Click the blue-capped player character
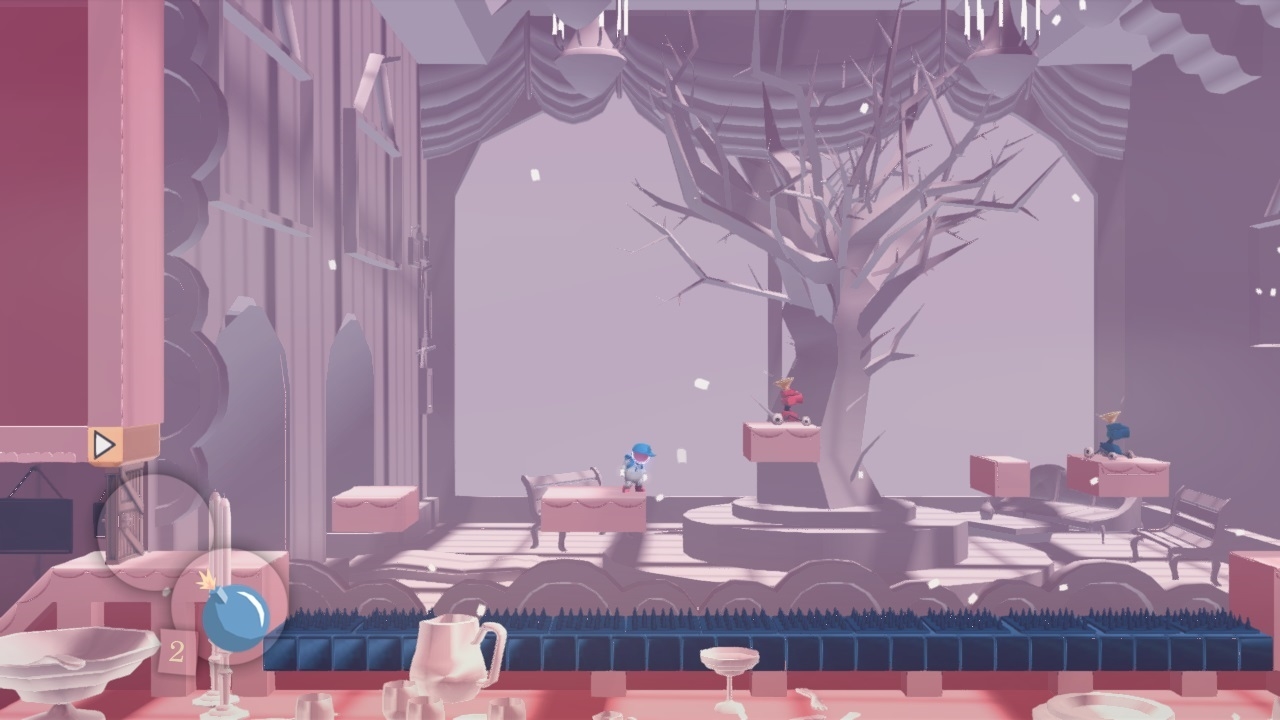Viewport: 1280px width, 720px height. coord(633,465)
